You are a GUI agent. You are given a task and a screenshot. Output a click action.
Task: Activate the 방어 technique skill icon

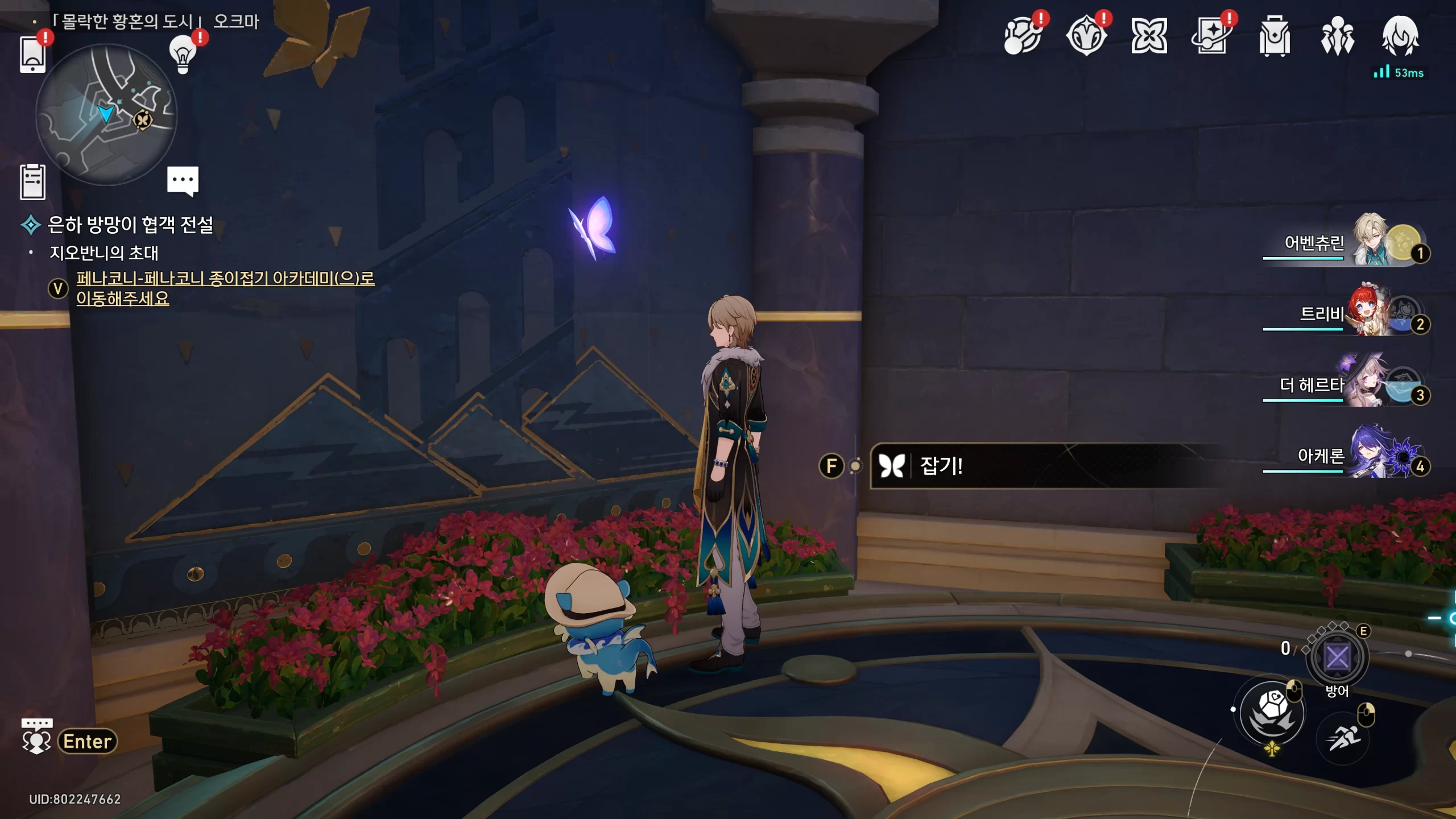[x=1337, y=658]
